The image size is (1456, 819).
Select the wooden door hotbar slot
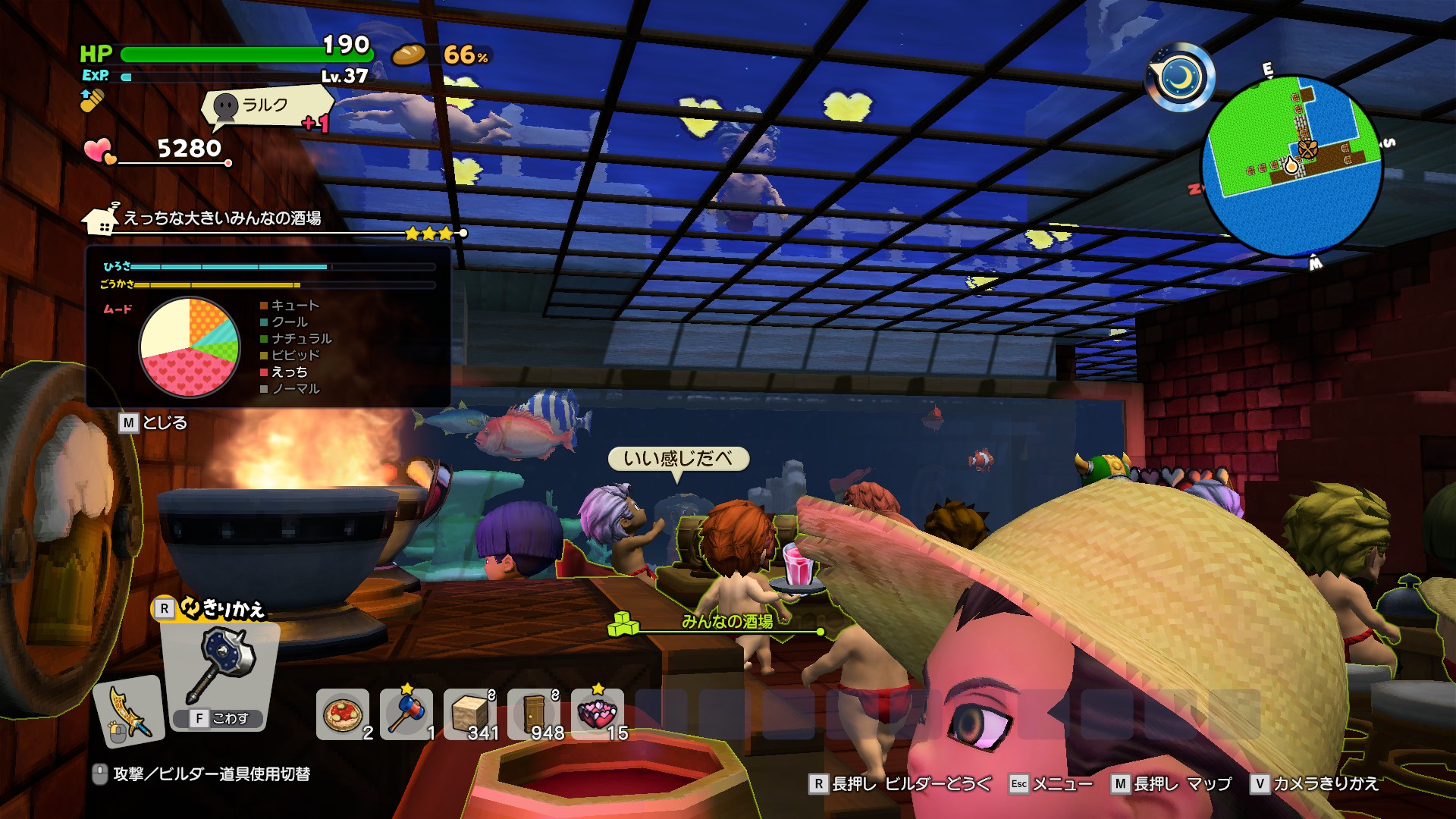coord(534,714)
